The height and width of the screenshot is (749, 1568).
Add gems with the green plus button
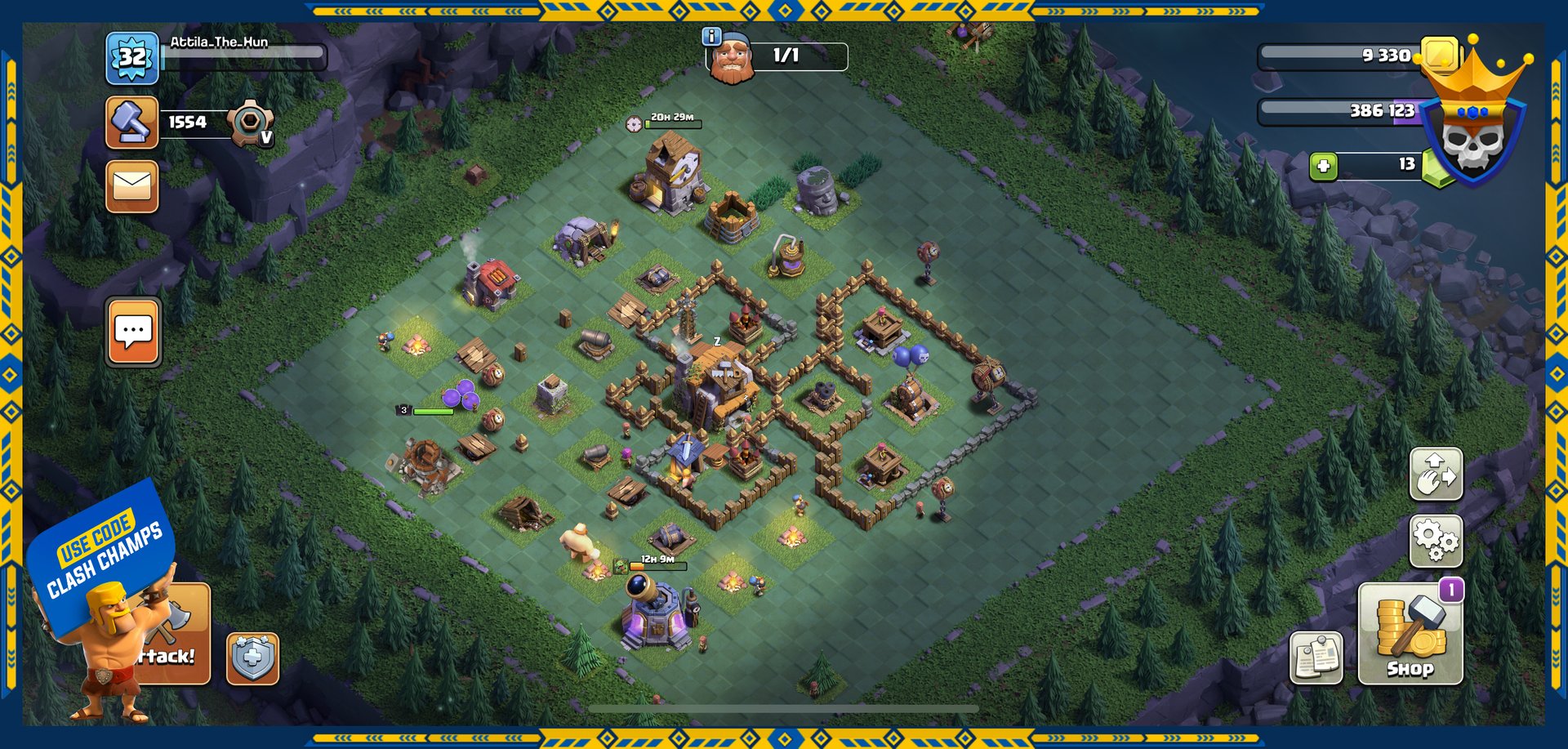coord(1323,167)
